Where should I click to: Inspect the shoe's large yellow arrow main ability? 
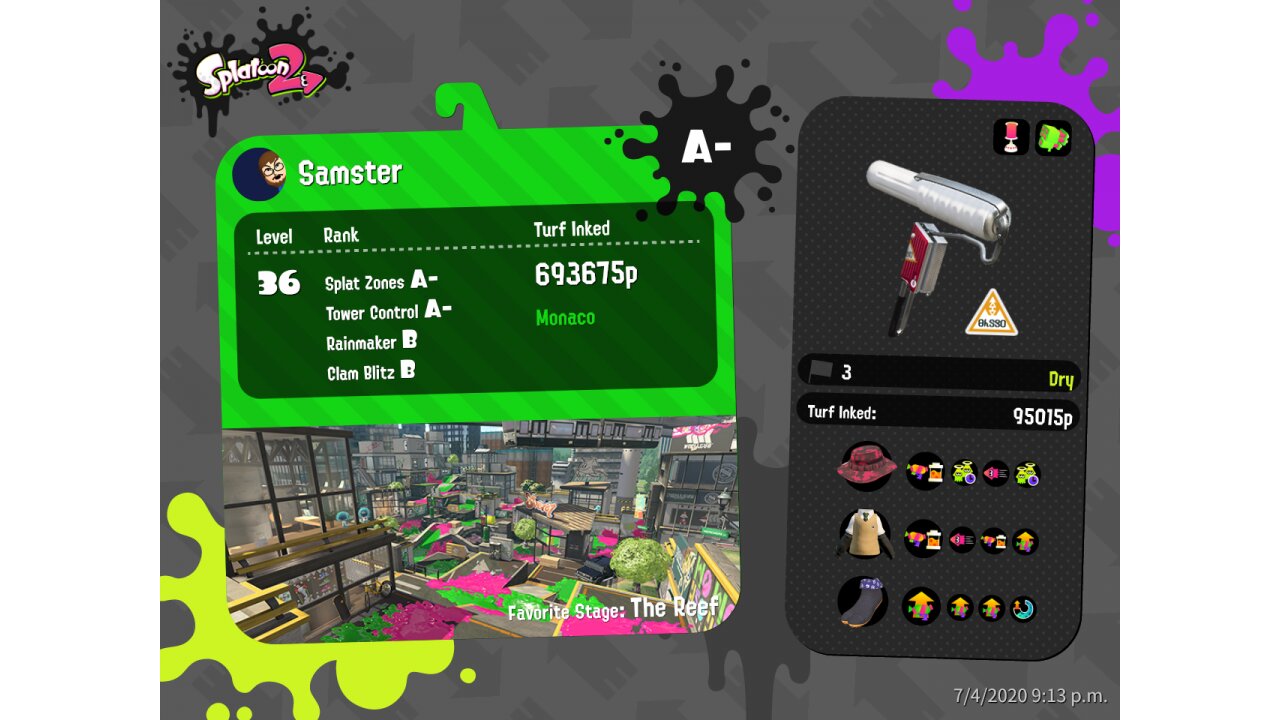click(921, 606)
